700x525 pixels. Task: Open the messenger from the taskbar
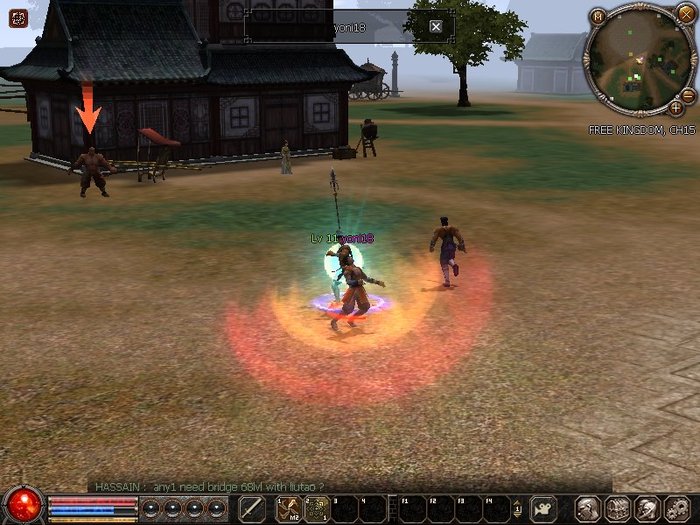[x=648, y=508]
